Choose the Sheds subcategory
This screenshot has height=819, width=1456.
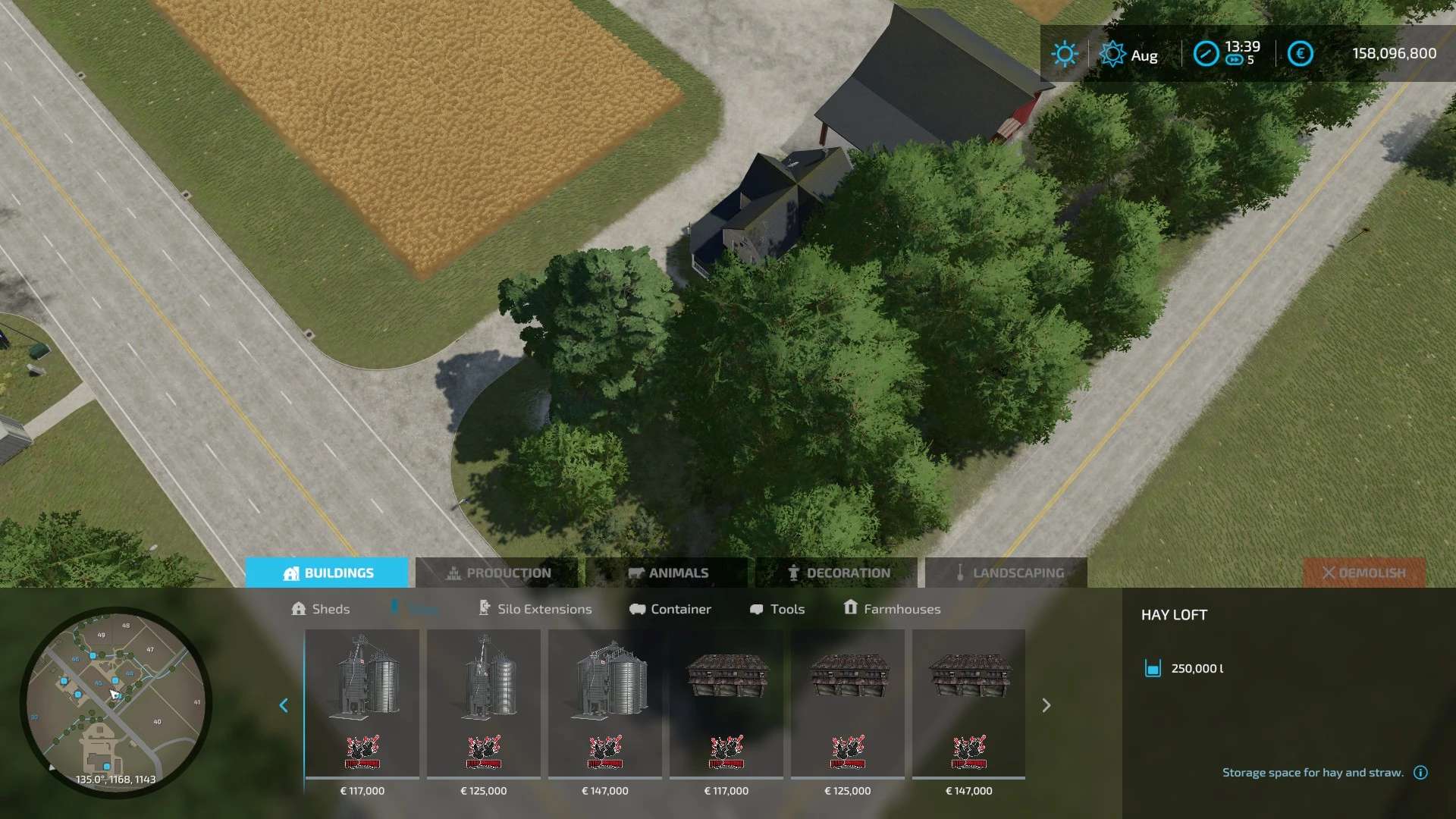[x=321, y=609]
